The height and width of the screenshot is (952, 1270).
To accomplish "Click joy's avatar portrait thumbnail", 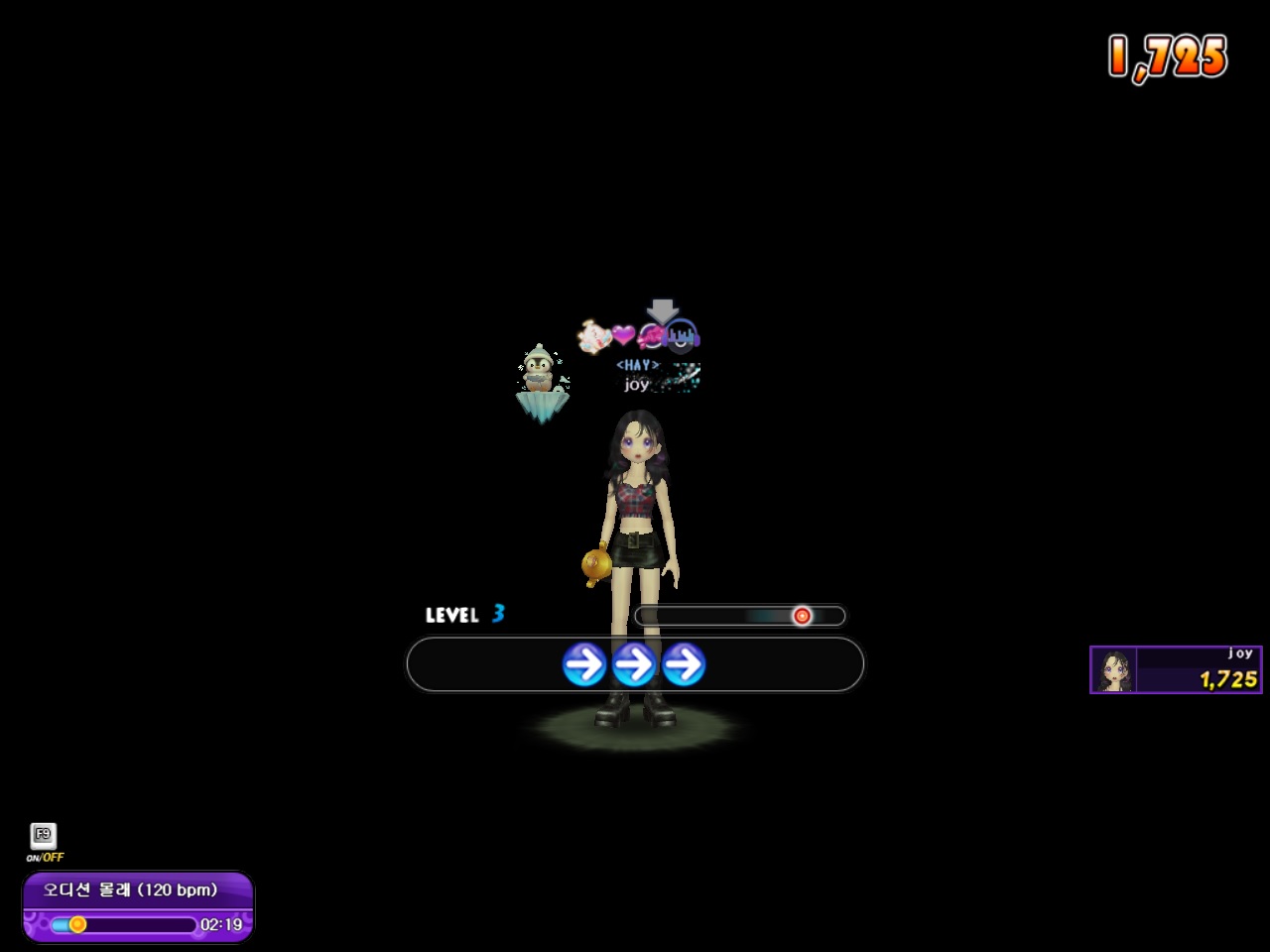I will click(x=1114, y=670).
